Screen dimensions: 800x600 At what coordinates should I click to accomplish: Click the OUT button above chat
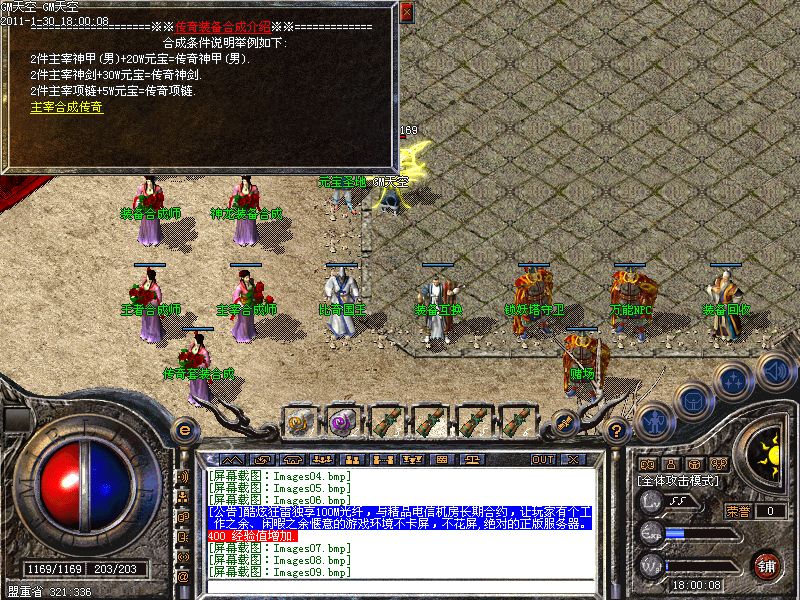click(543, 459)
